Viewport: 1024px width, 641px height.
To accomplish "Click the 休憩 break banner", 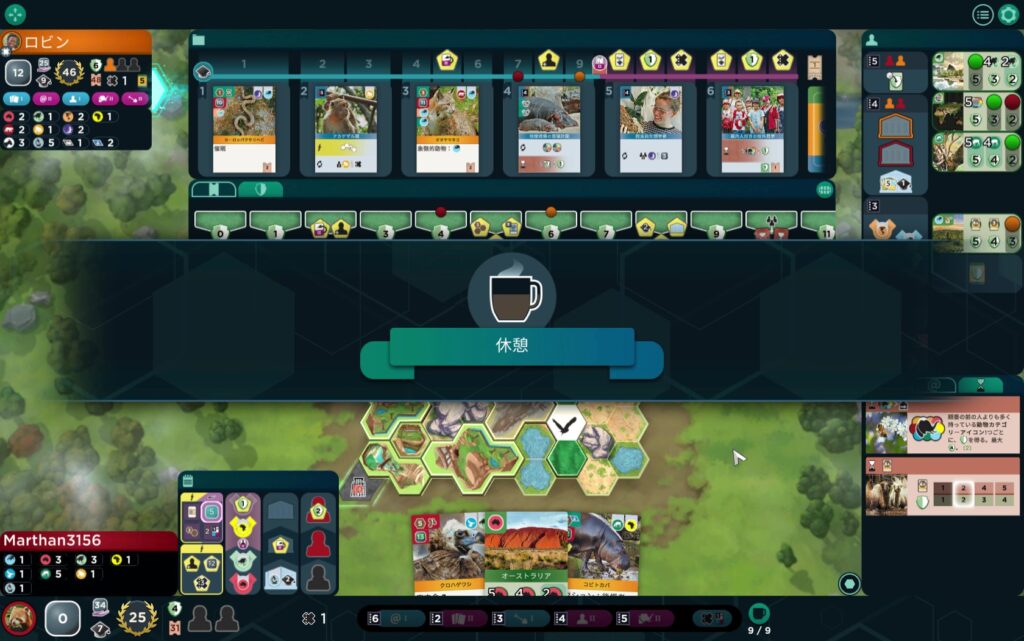I will [511, 347].
